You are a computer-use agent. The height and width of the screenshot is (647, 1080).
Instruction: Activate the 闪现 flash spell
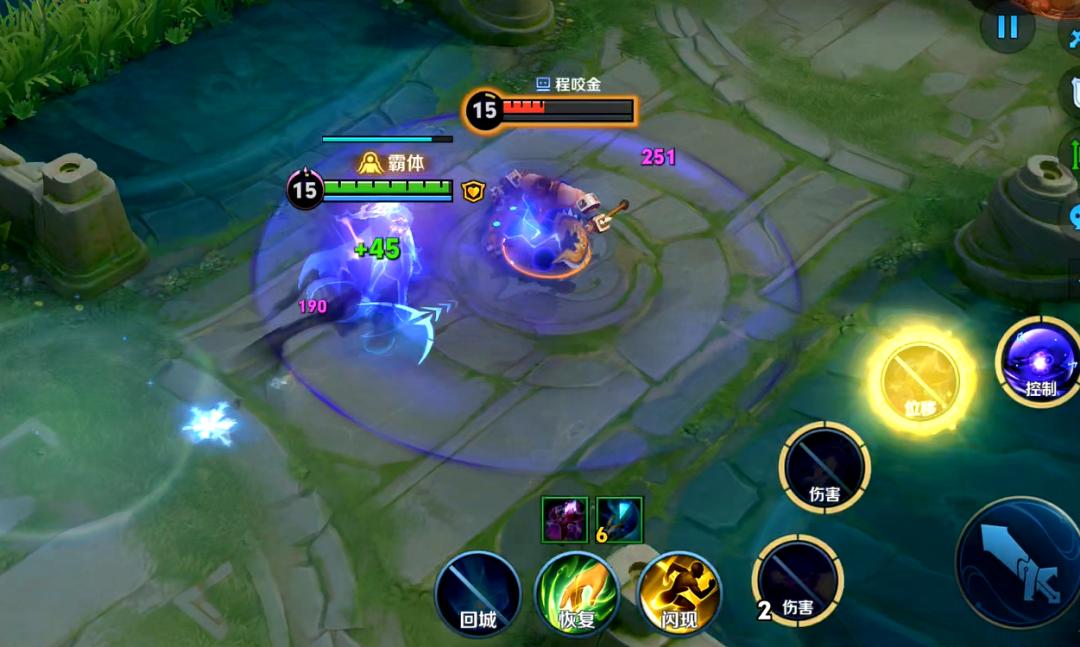679,593
